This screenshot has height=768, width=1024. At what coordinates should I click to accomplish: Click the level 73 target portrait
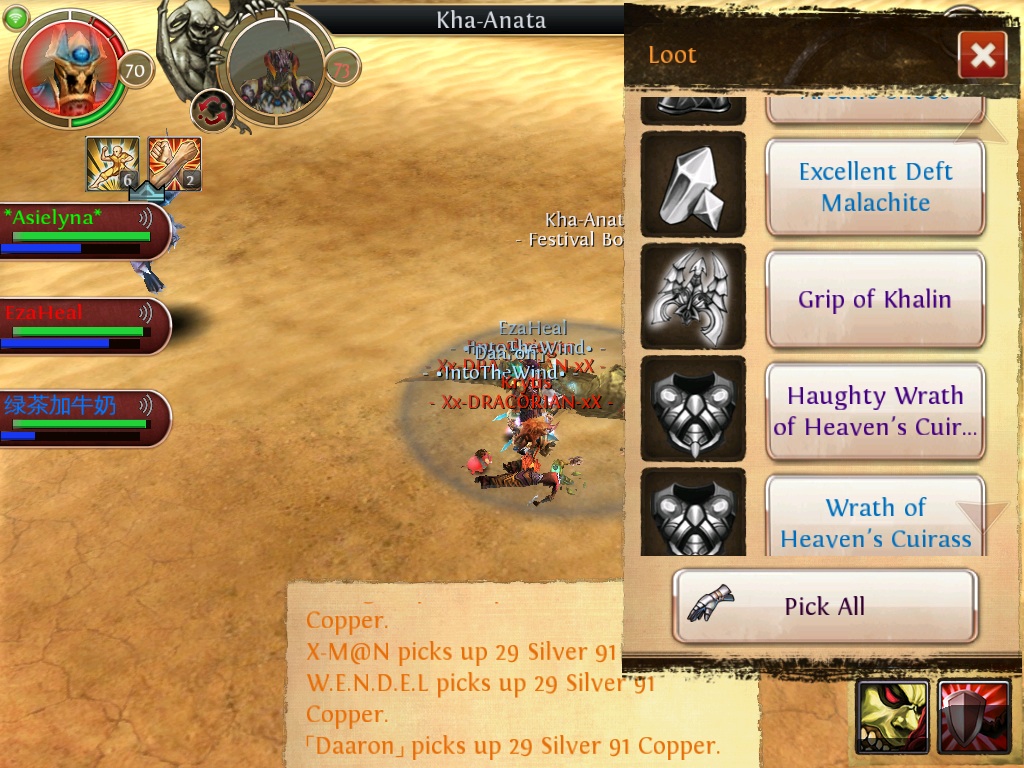click(275, 67)
